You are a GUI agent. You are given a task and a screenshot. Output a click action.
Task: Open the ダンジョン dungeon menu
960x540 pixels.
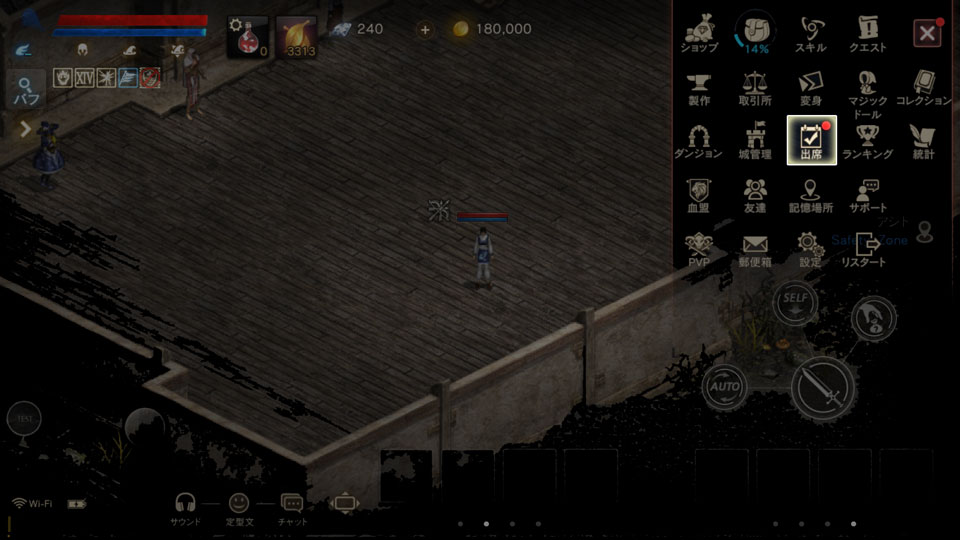698,141
